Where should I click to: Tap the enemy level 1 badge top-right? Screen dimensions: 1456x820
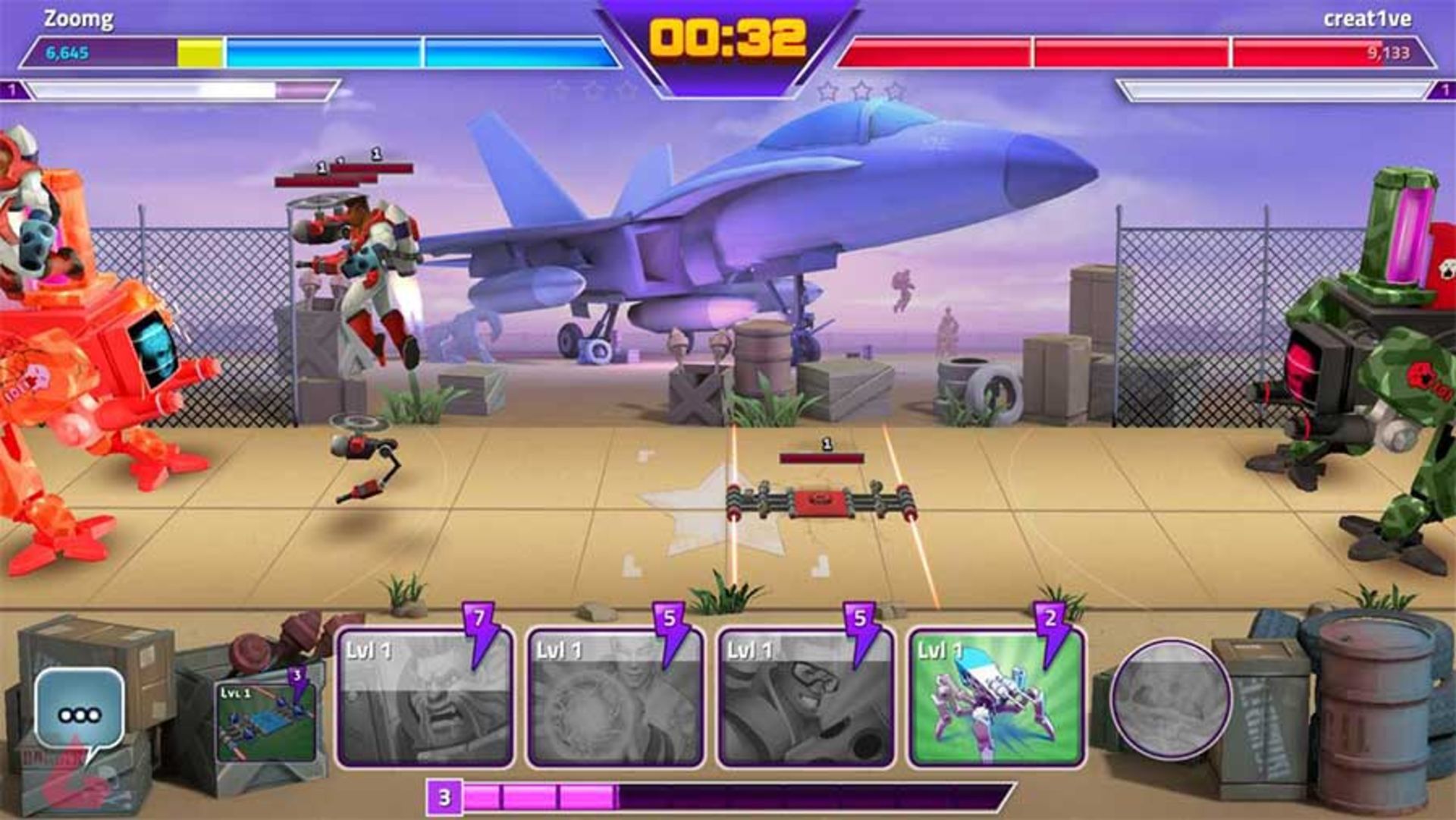click(1444, 91)
